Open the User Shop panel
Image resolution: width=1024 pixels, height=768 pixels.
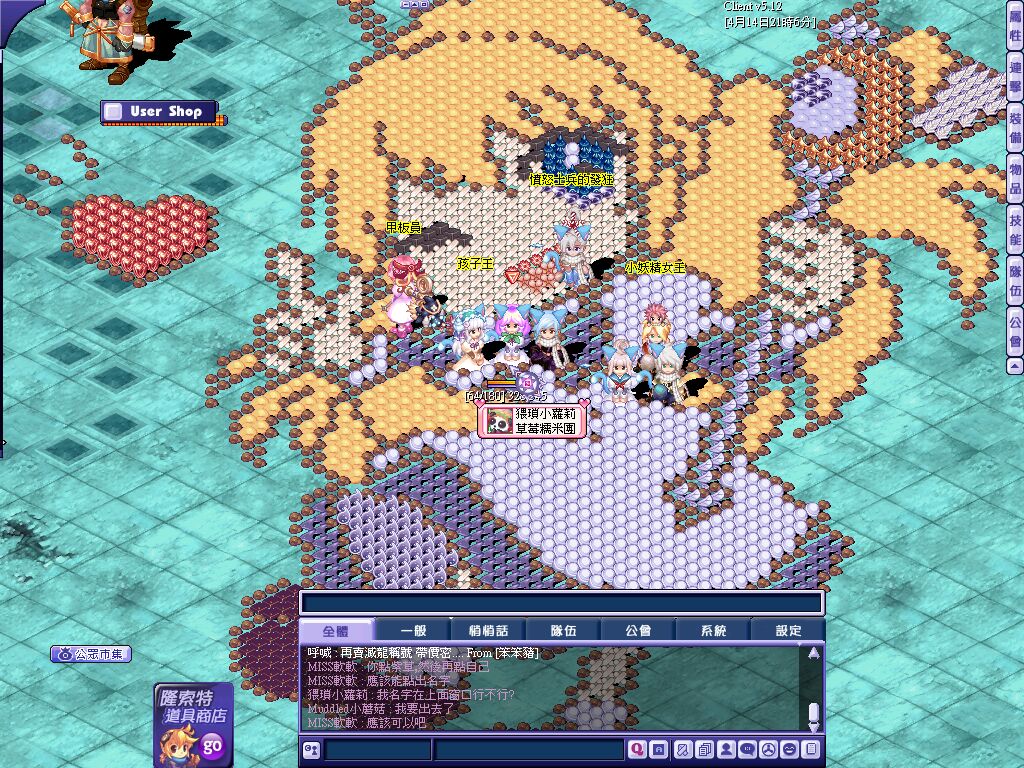tap(160, 112)
